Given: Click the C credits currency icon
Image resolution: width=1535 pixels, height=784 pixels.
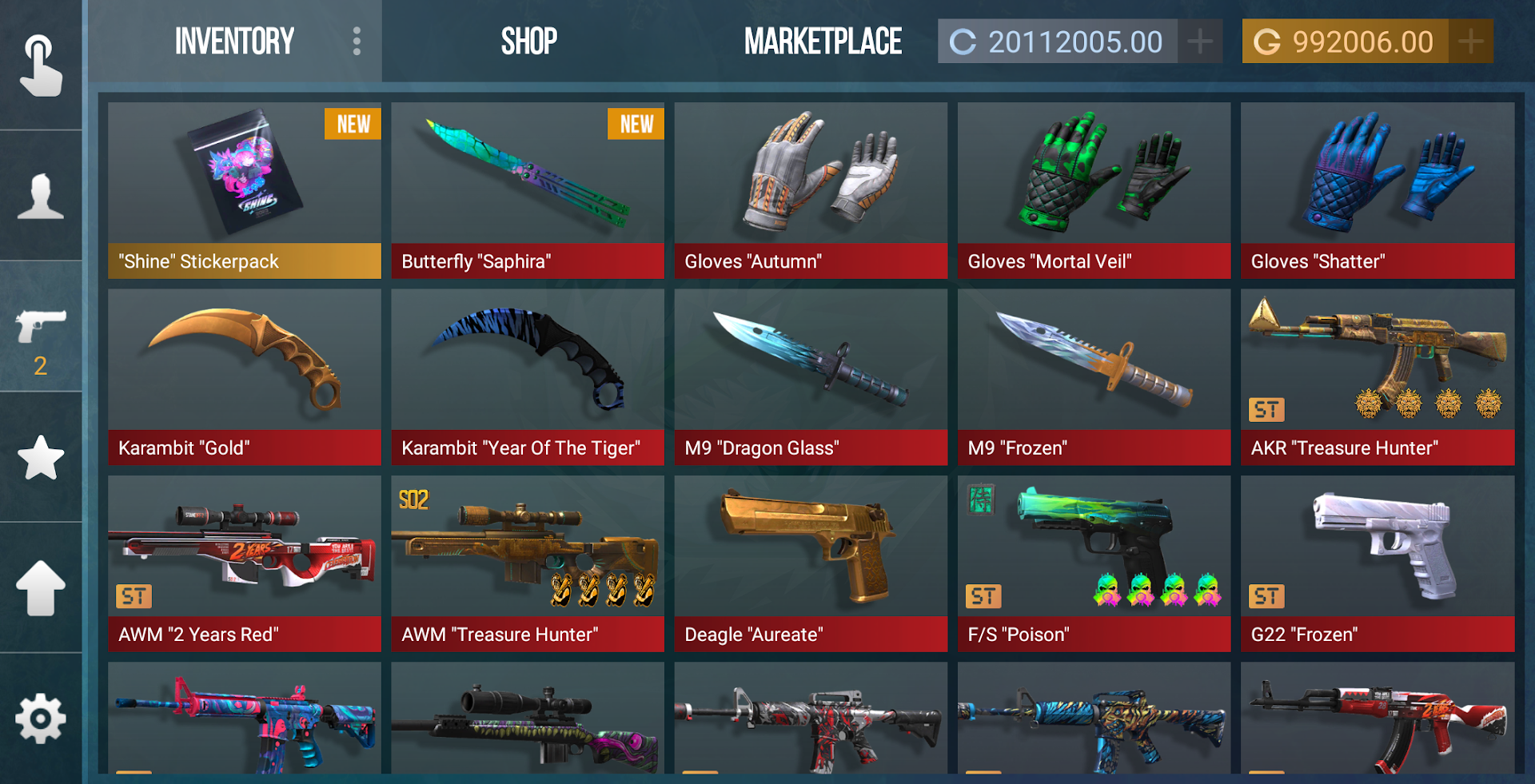Looking at the screenshot, I should [x=963, y=41].
